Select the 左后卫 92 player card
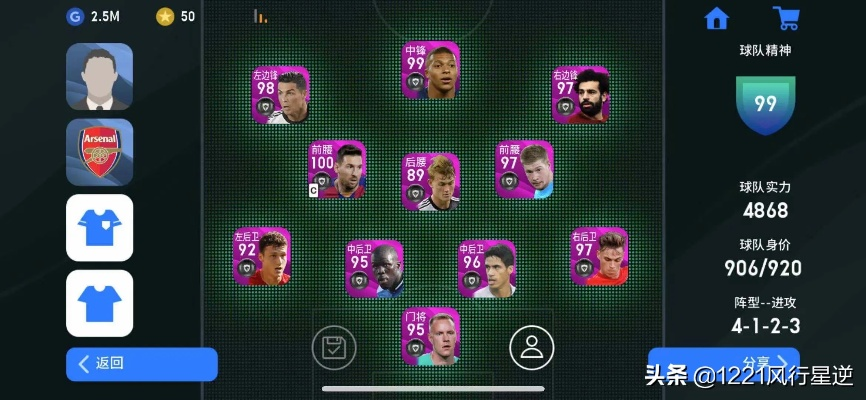The width and height of the screenshot is (866, 400). point(262,256)
